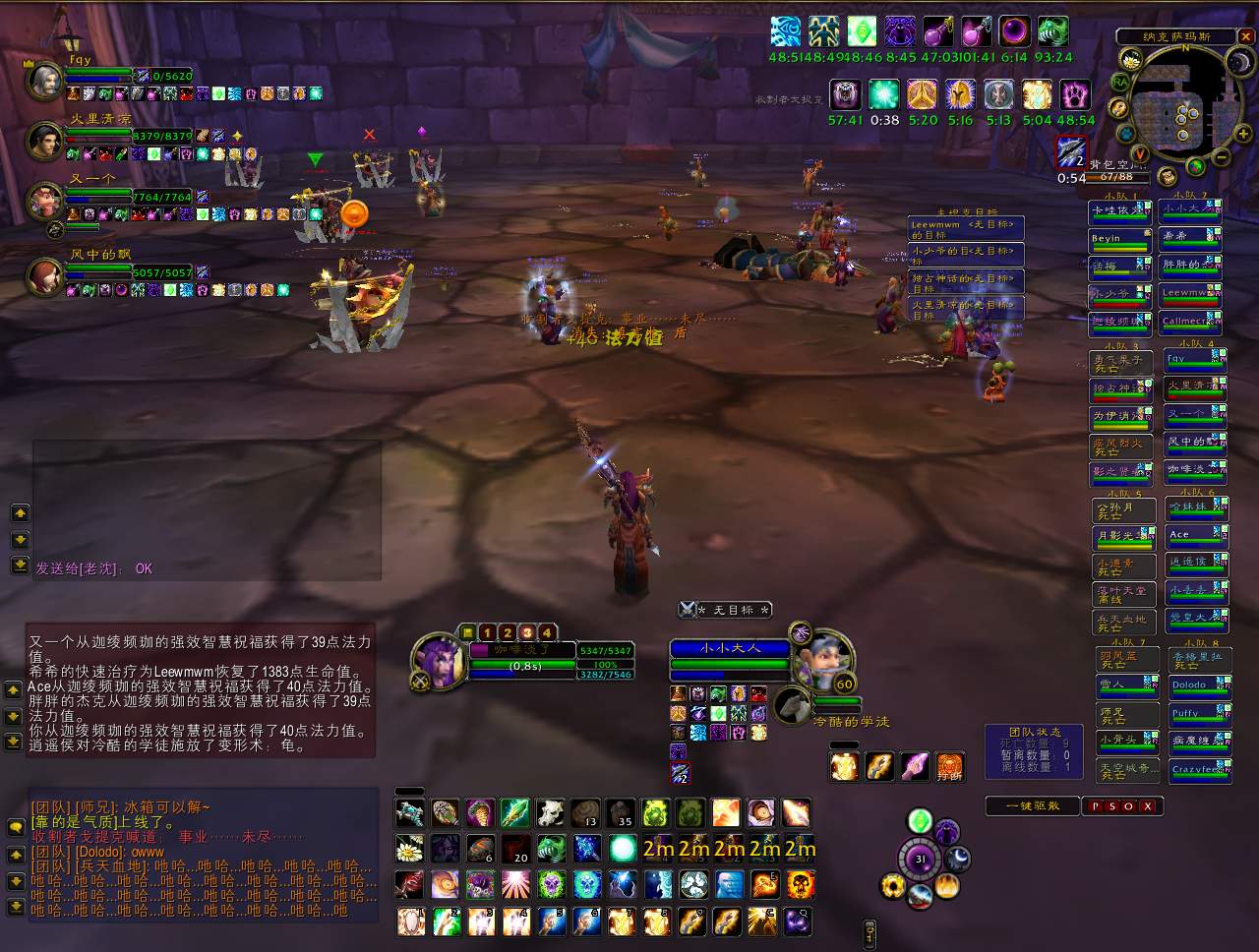Click the RA addon icon beside the minimap
The height and width of the screenshot is (952, 1259).
coord(1122,83)
